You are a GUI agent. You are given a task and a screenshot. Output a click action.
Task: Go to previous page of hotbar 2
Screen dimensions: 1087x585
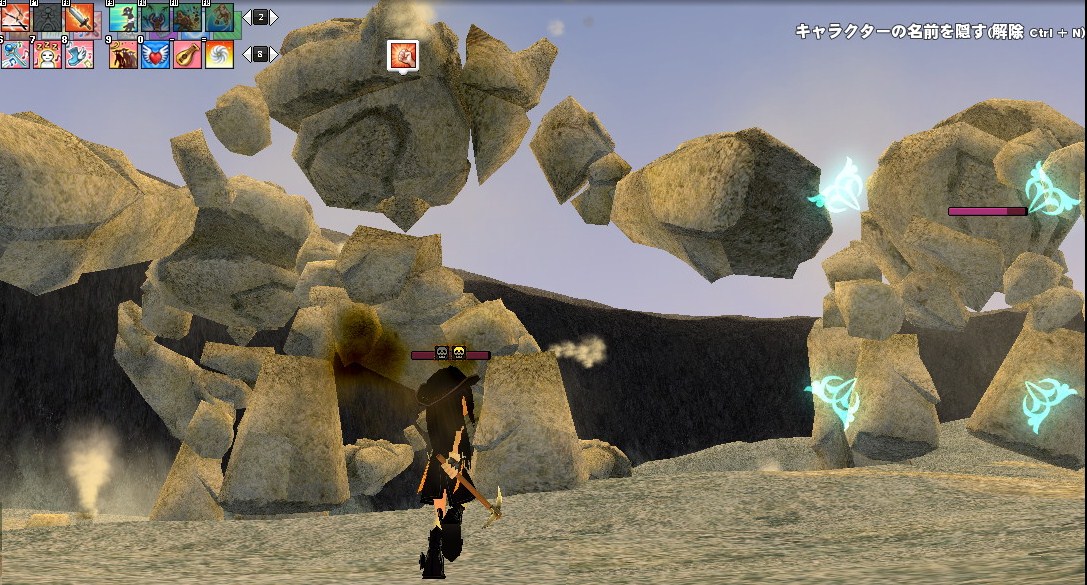pyautogui.click(x=246, y=17)
